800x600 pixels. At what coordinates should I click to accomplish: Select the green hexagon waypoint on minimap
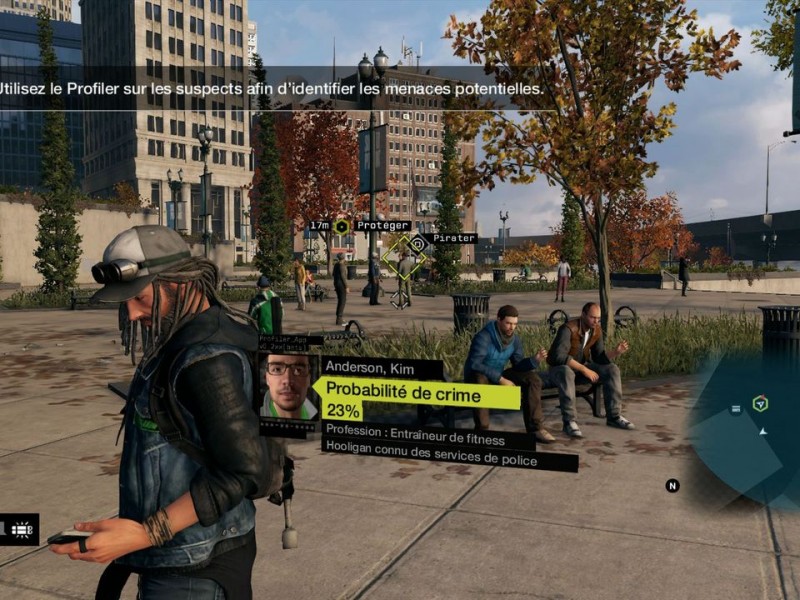[760, 403]
